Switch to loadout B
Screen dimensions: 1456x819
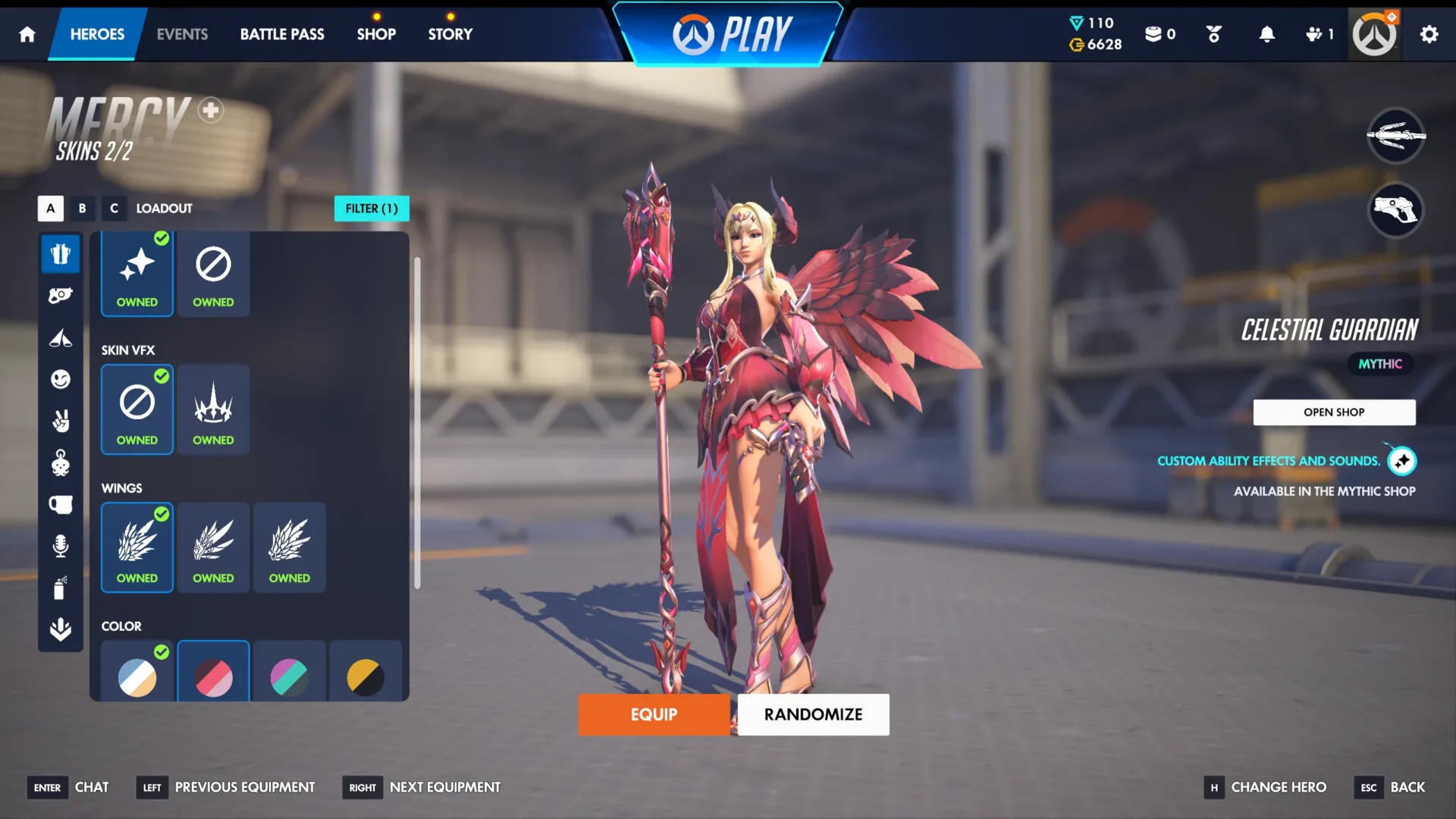tap(82, 209)
